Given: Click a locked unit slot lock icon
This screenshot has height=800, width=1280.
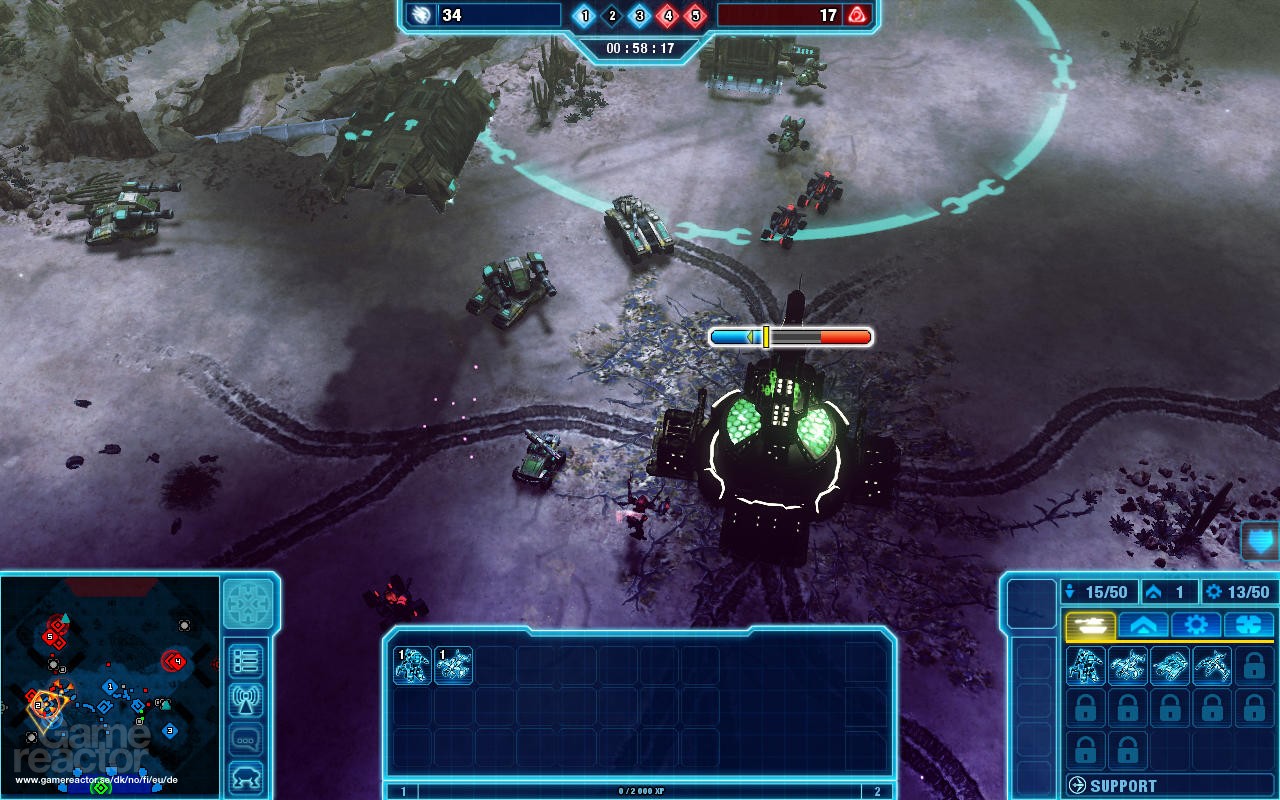Looking at the screenshot, I should 1253,667.
